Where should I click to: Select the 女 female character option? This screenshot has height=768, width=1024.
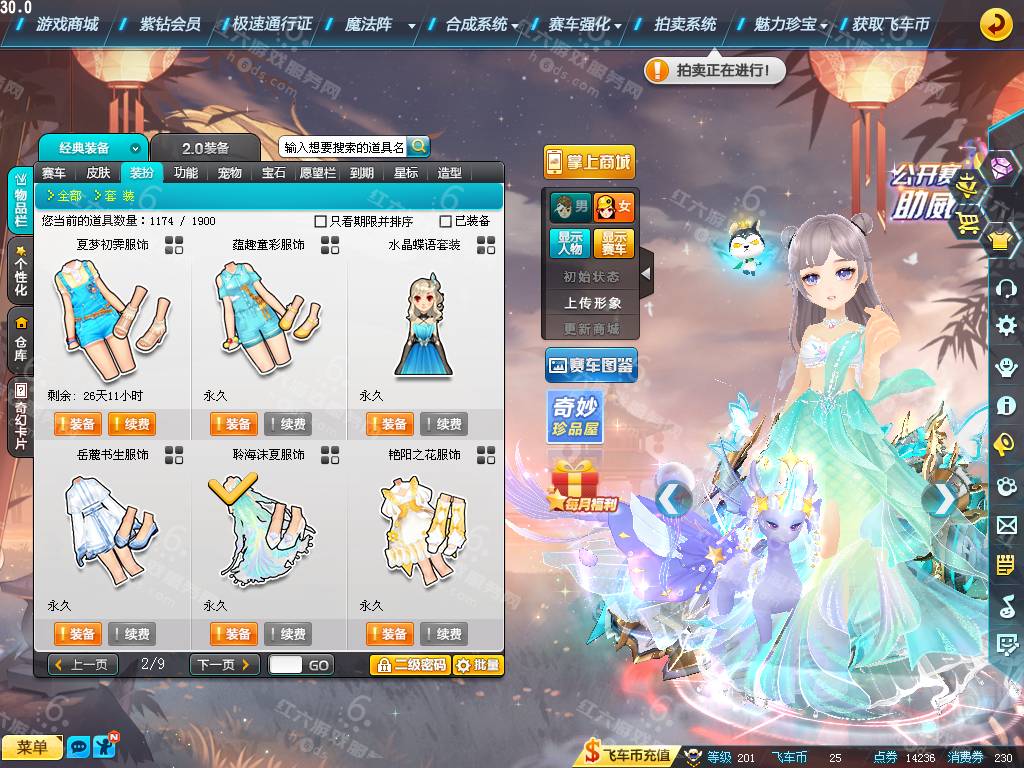click(x=614, y=208)
